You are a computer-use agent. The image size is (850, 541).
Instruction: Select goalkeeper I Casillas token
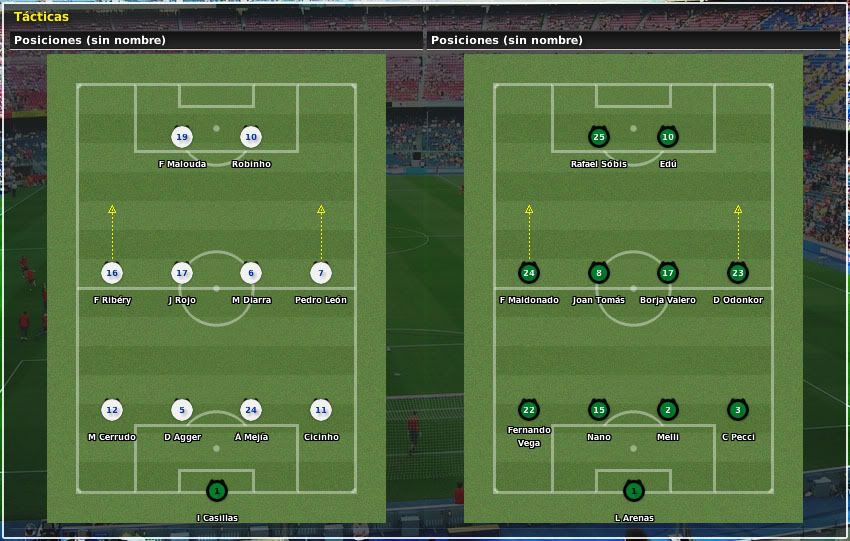click(216, 491)
